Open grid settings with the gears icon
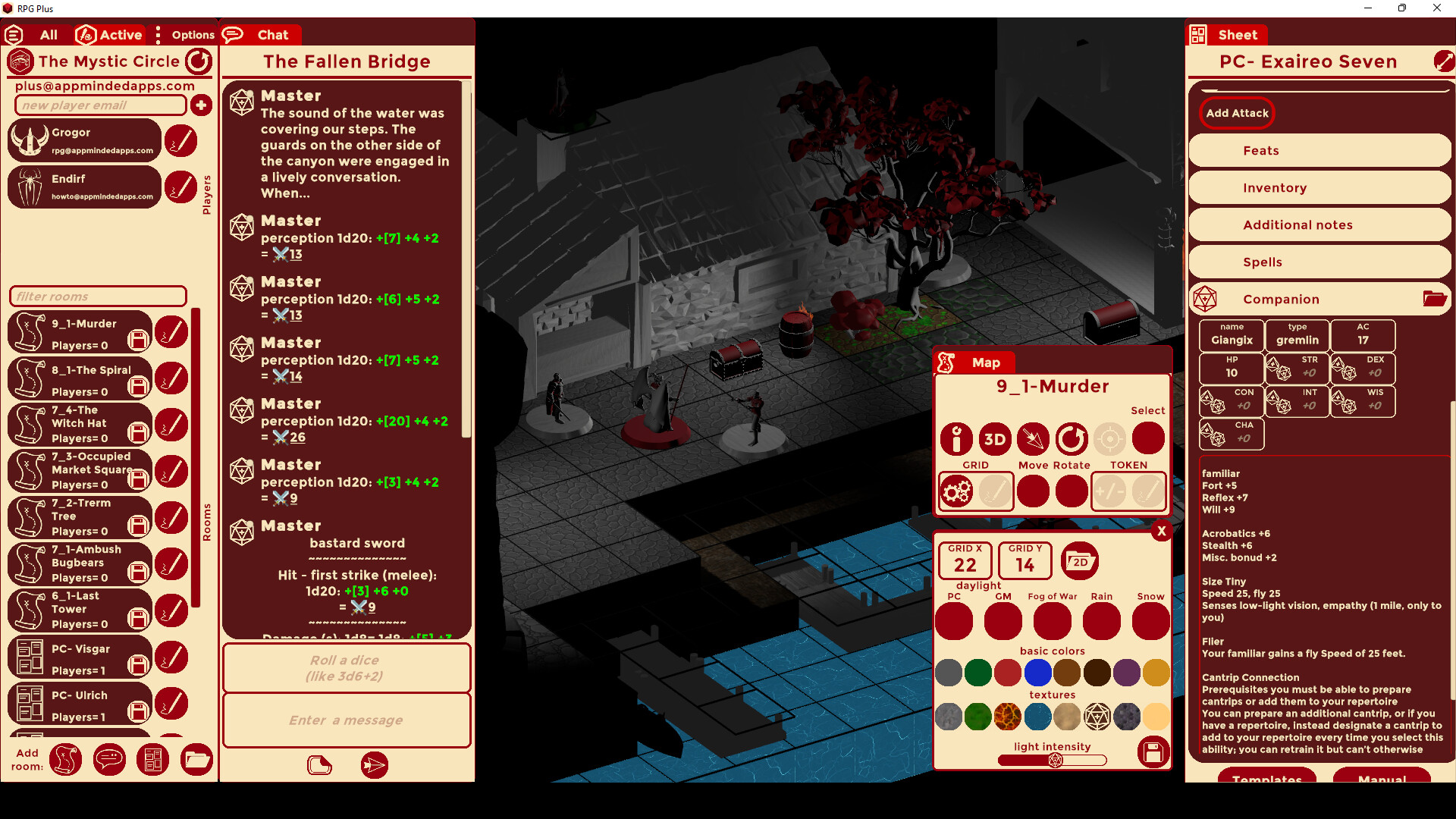 coord(956,491)
